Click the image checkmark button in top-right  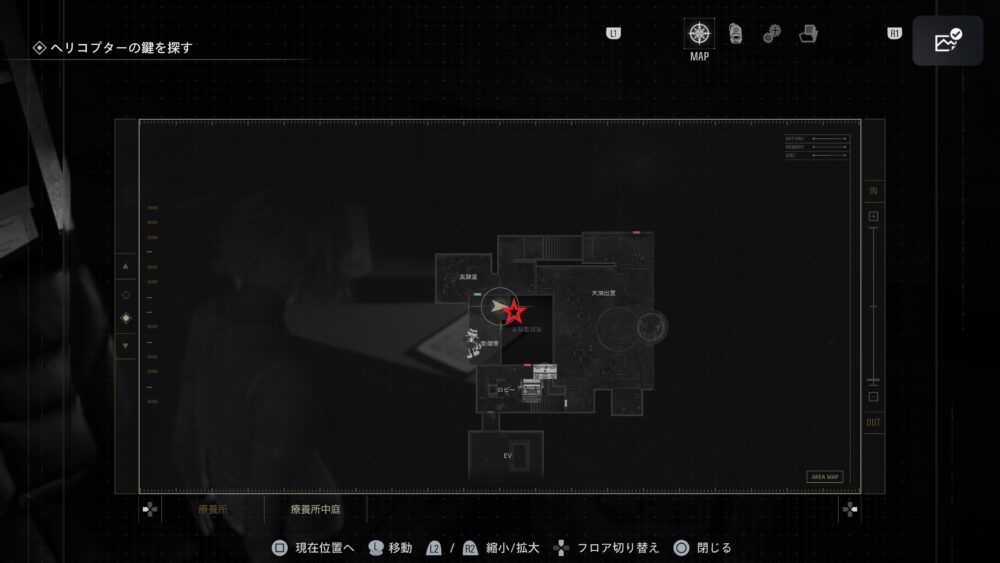(947, 41)
